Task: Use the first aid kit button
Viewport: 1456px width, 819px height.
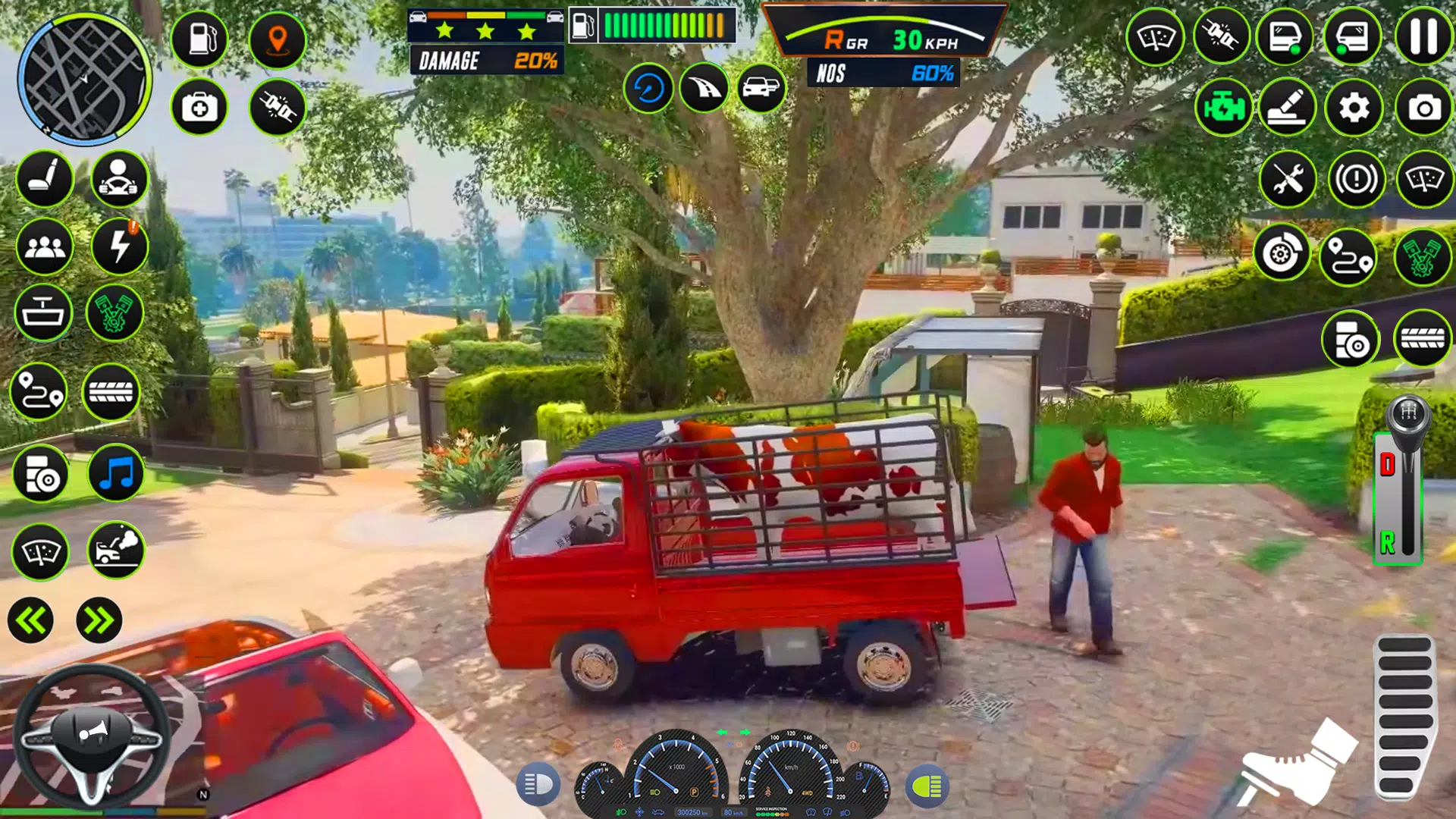Action: [x=199, y=108]
